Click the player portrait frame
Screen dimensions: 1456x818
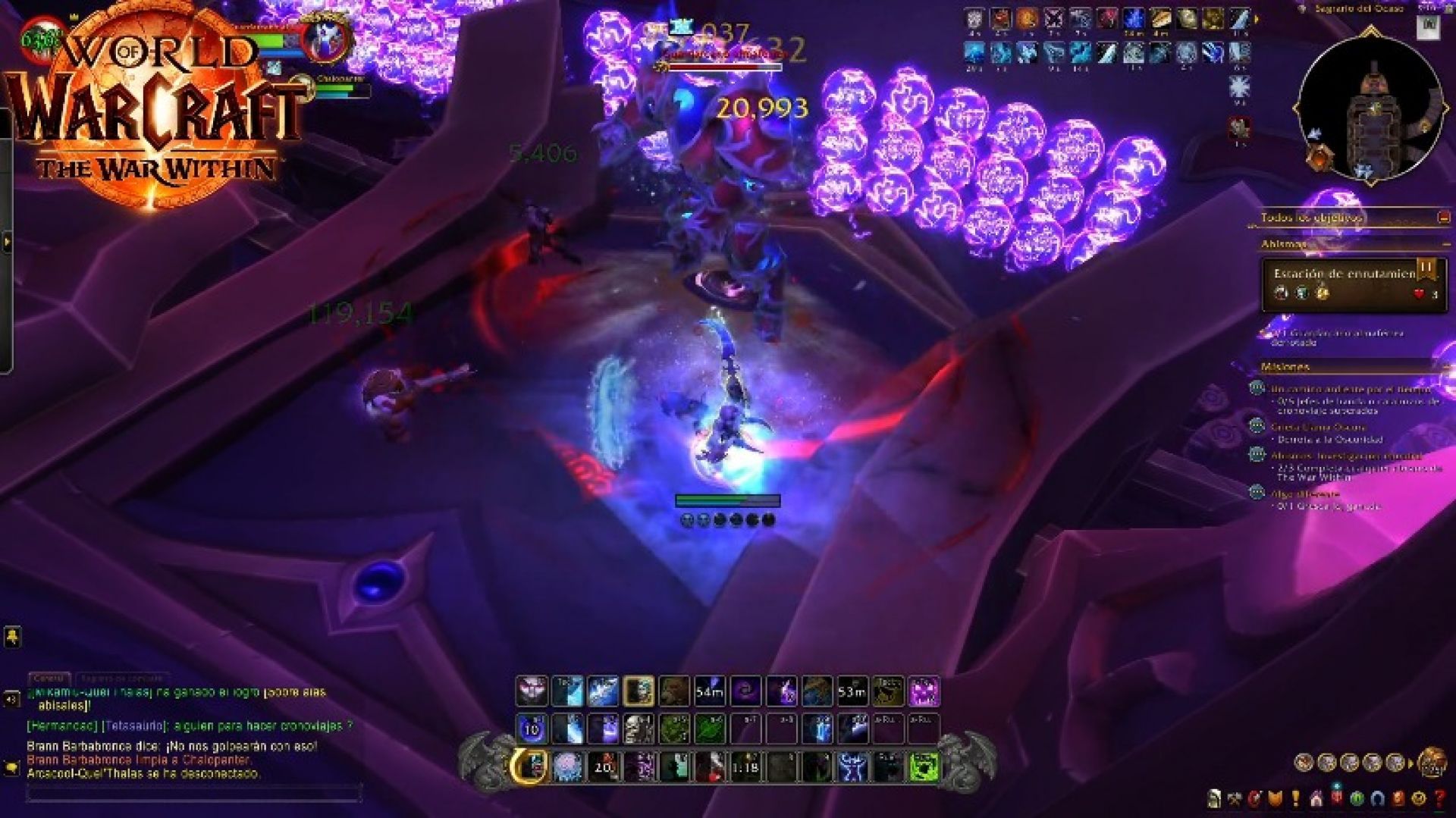[326, 38]
